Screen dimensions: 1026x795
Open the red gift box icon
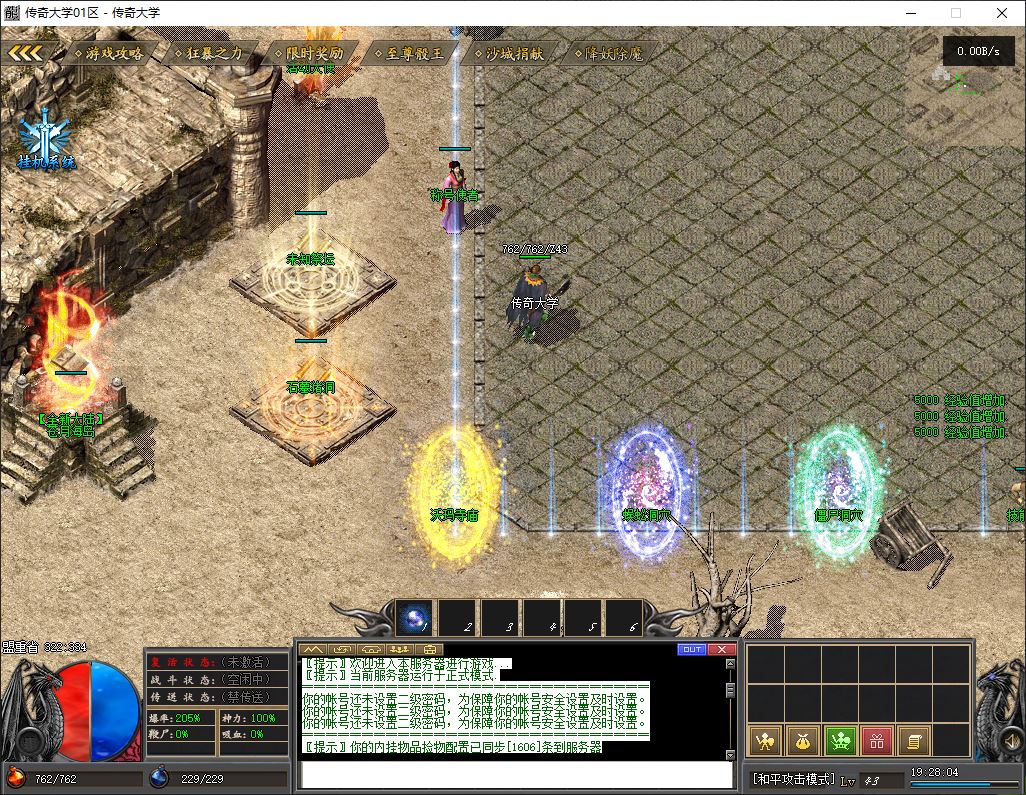click(x=876, y=741)
